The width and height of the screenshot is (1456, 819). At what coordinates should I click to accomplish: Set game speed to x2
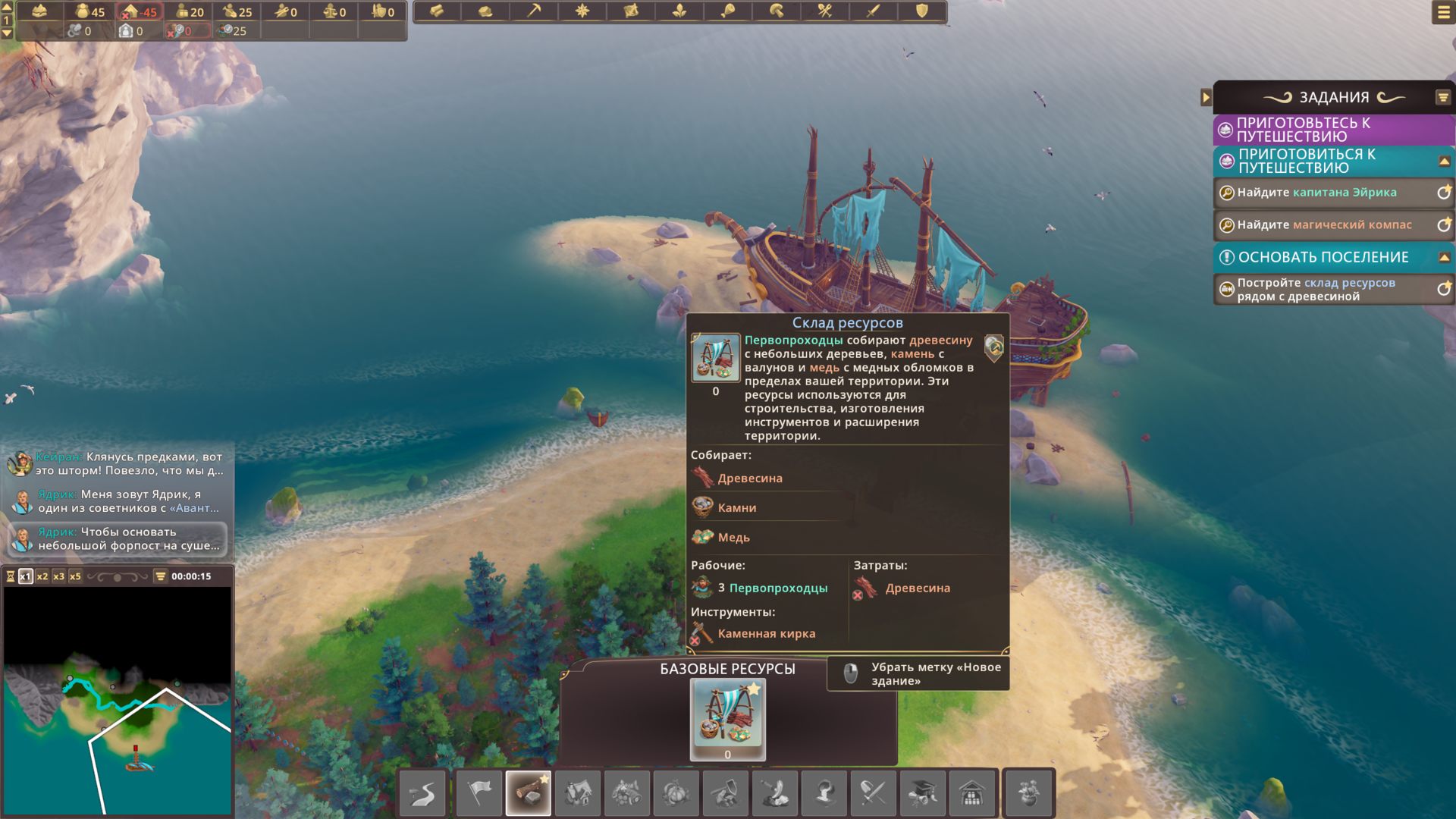coord(42,576)
